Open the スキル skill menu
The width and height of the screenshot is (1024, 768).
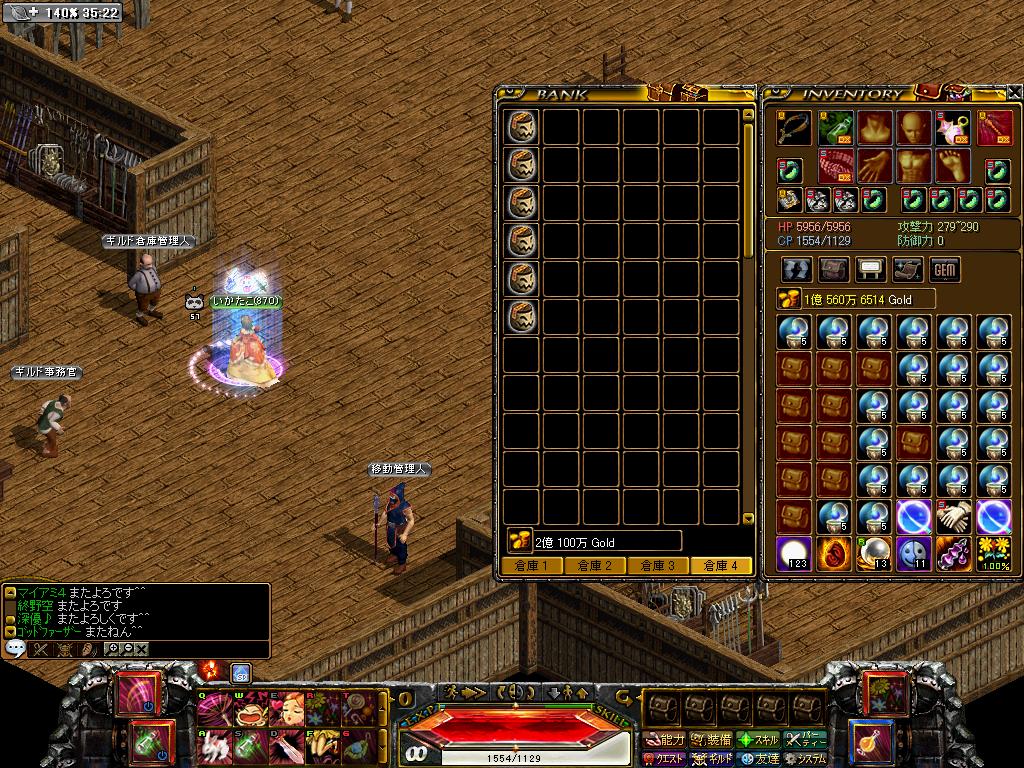tap(757, 740)
